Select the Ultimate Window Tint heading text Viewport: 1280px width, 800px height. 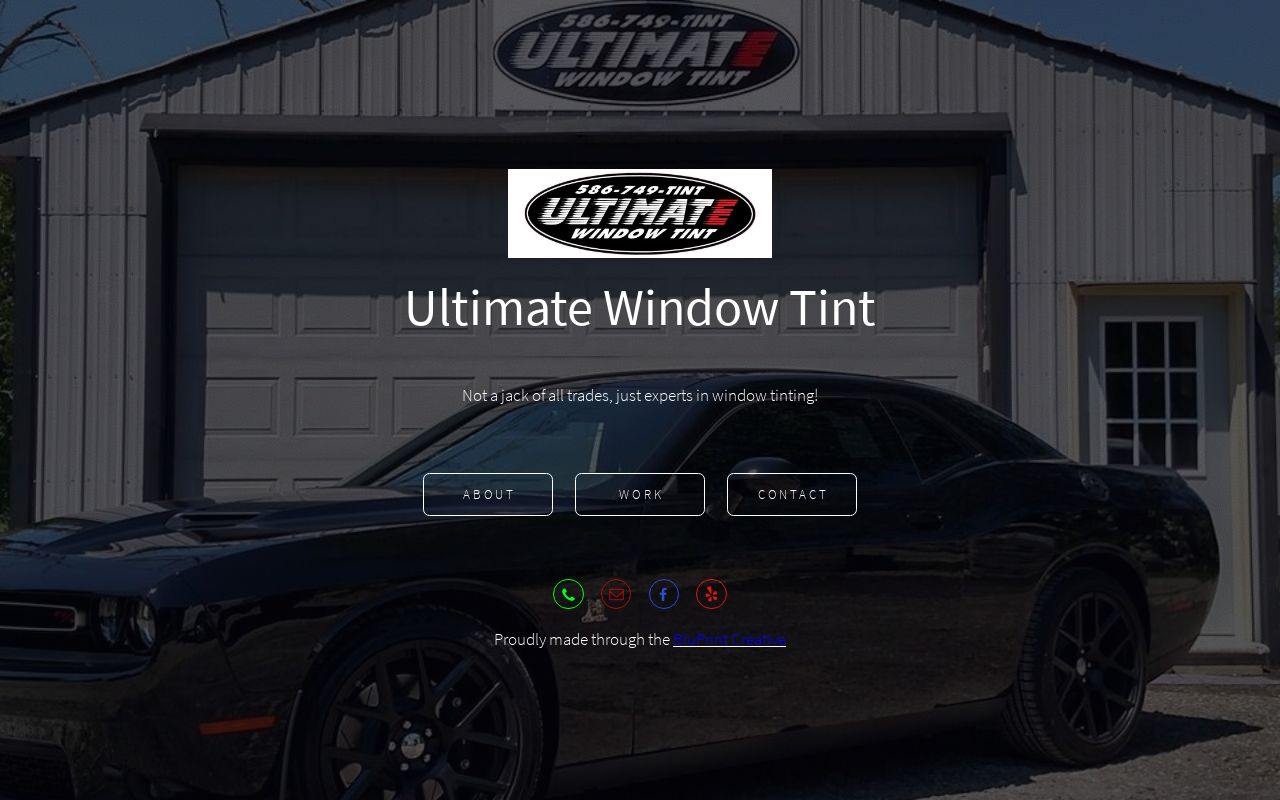[x=640, y=308]
